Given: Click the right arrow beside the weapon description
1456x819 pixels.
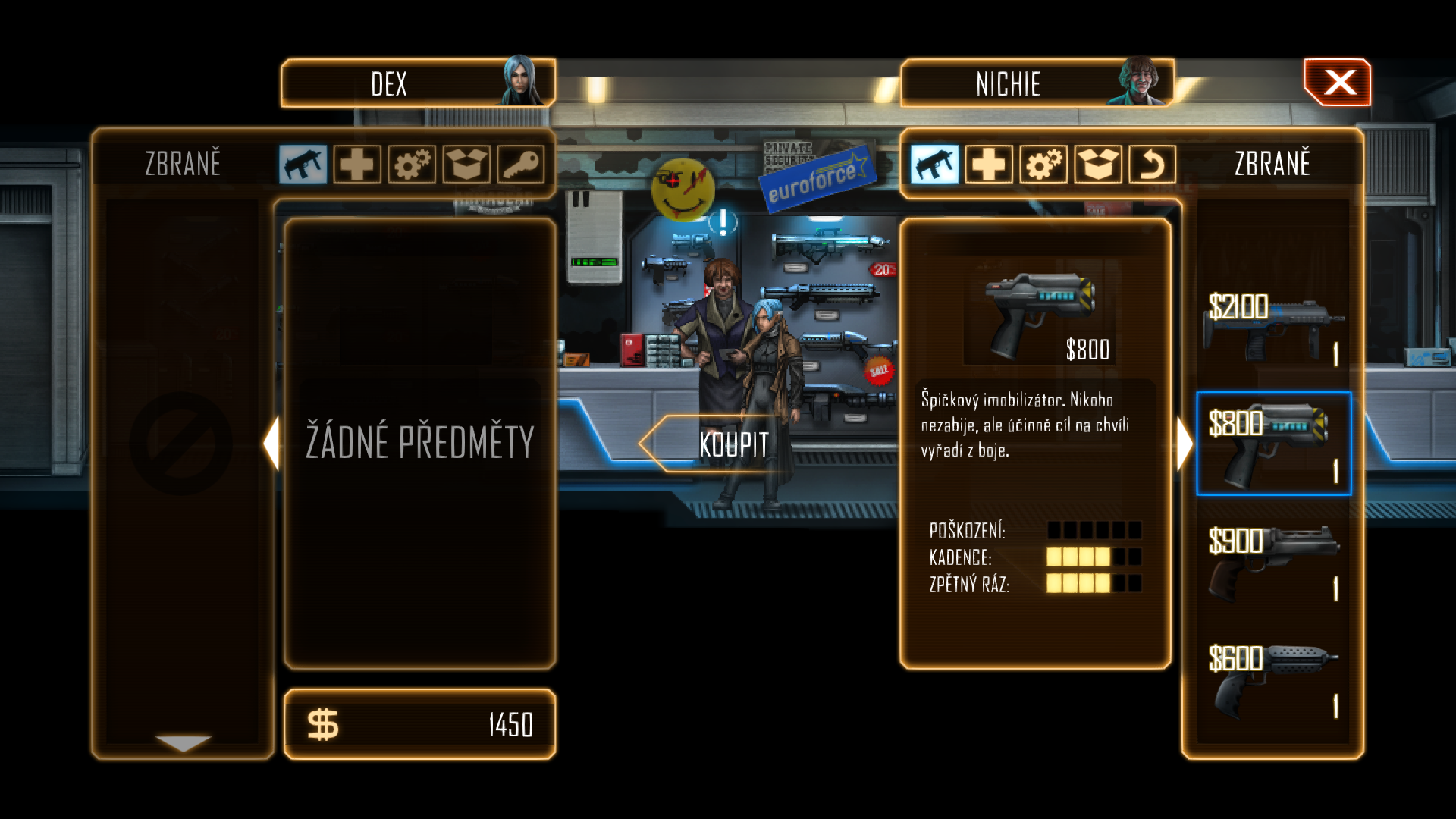Looking at the screenshot, I should coord(1185,444).
